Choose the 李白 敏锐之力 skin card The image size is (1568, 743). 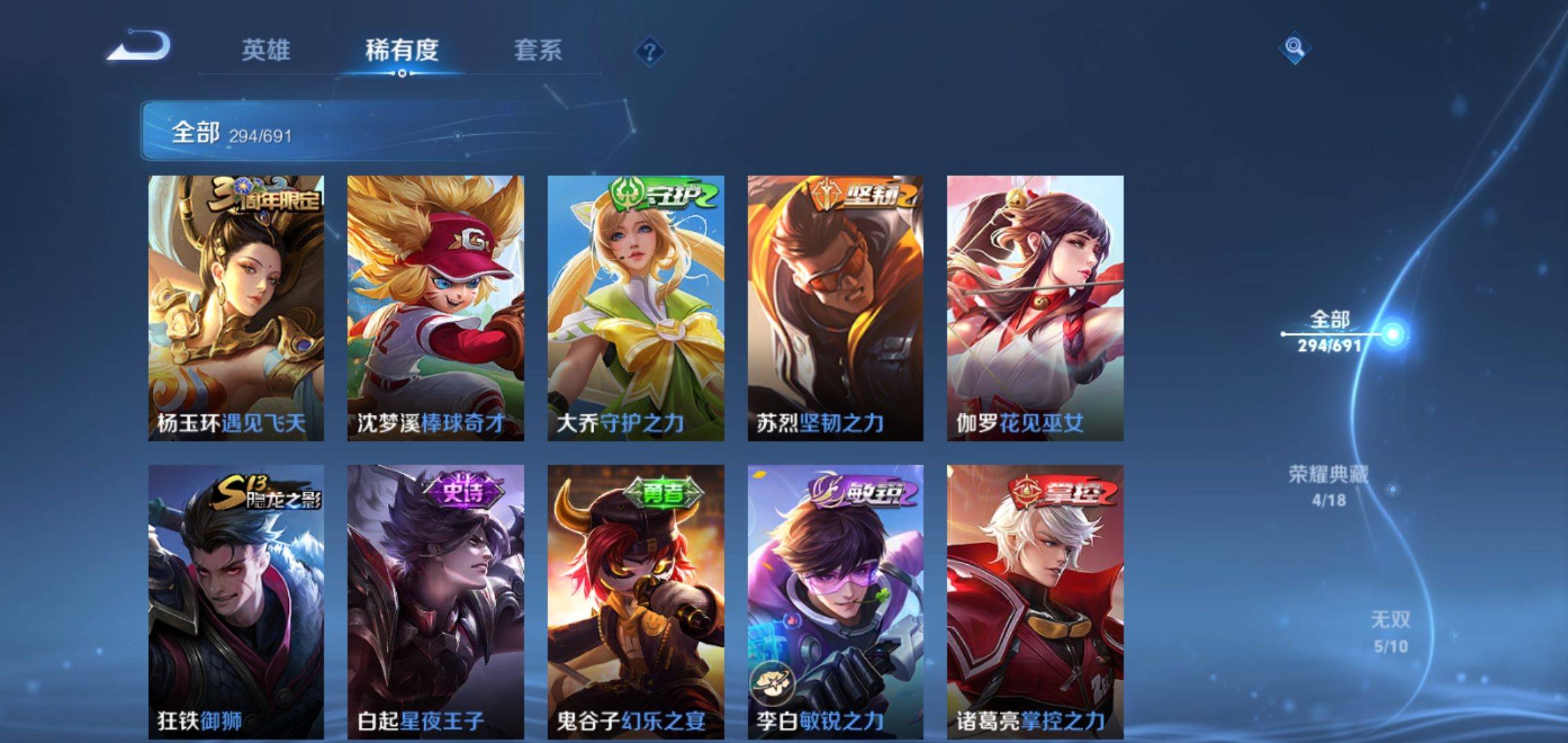836,602
